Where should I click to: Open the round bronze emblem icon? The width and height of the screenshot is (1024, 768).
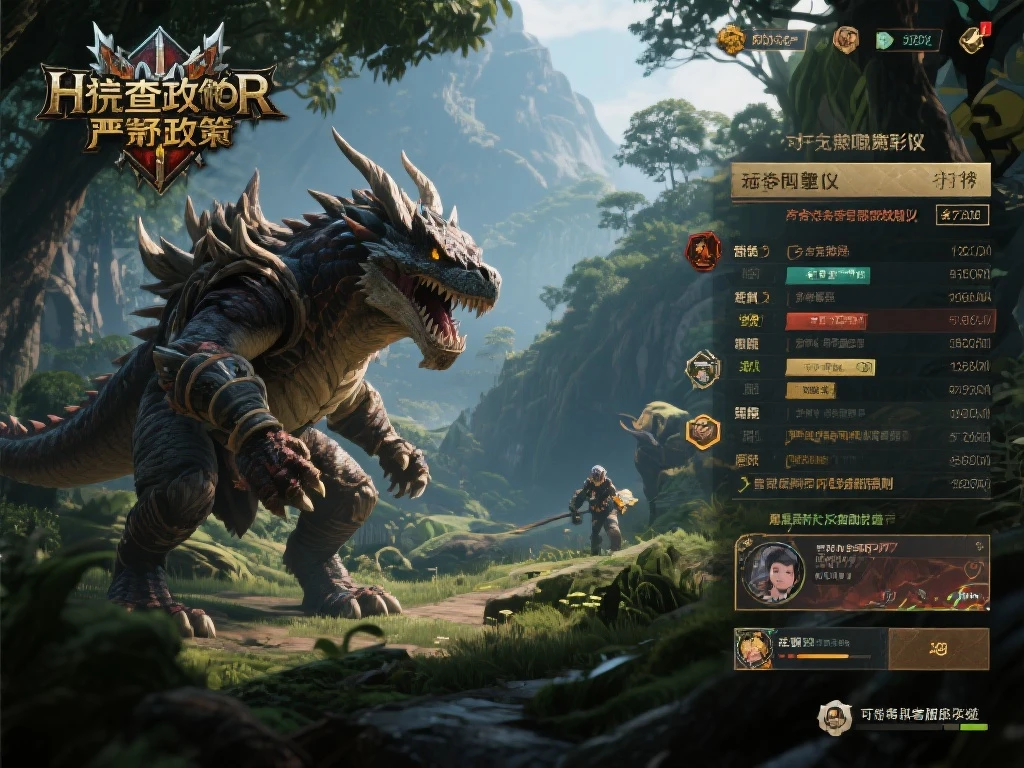[846, 40]
